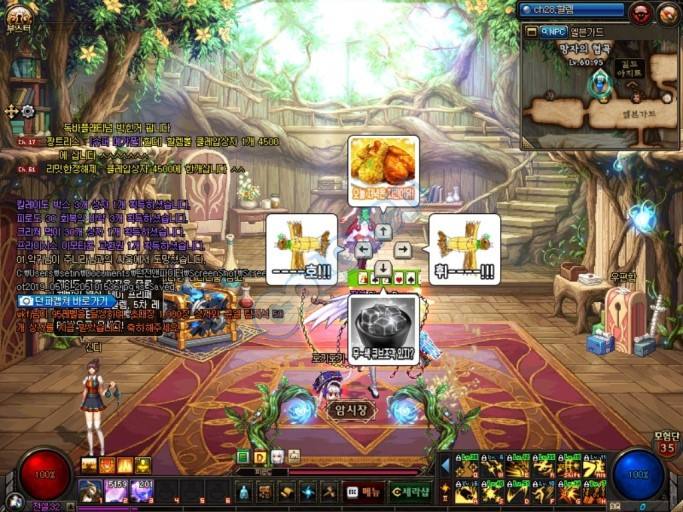Click the potion bottle icon on the bottom bar

pos(243,491)
